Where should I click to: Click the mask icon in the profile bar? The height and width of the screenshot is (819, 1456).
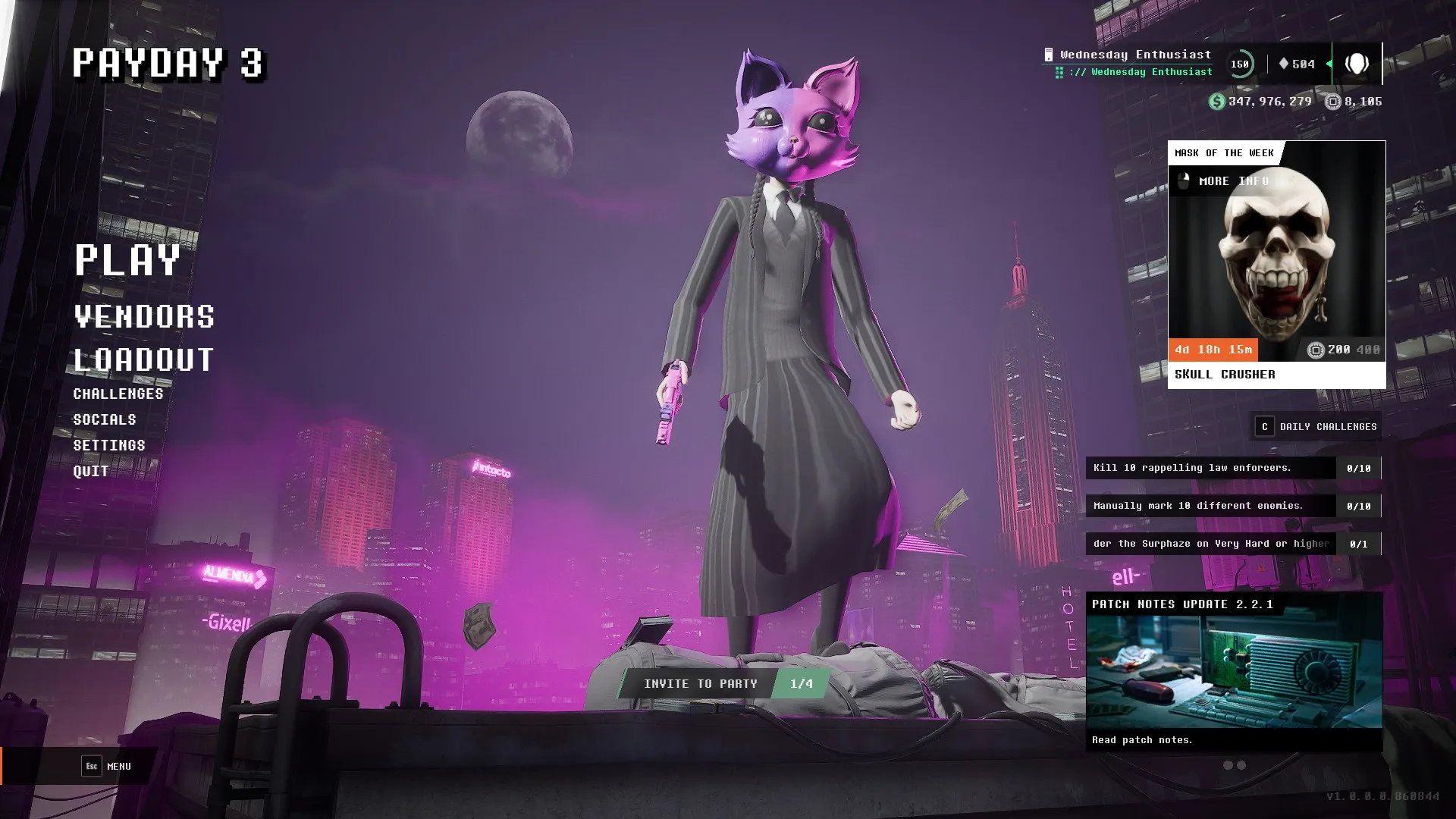click(1357, 64)
